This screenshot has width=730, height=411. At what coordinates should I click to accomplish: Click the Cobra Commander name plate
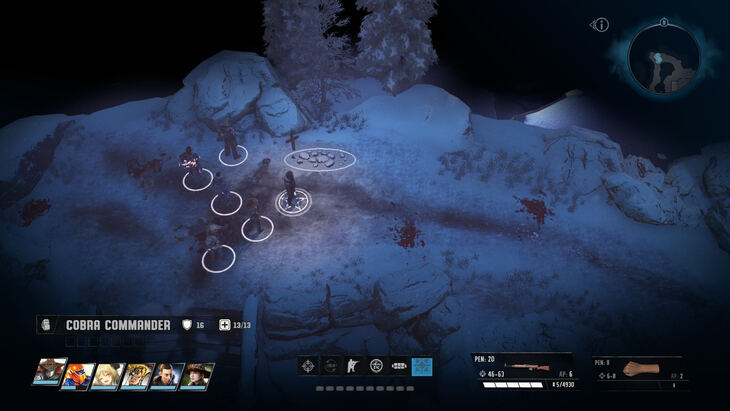pos(118,324)
